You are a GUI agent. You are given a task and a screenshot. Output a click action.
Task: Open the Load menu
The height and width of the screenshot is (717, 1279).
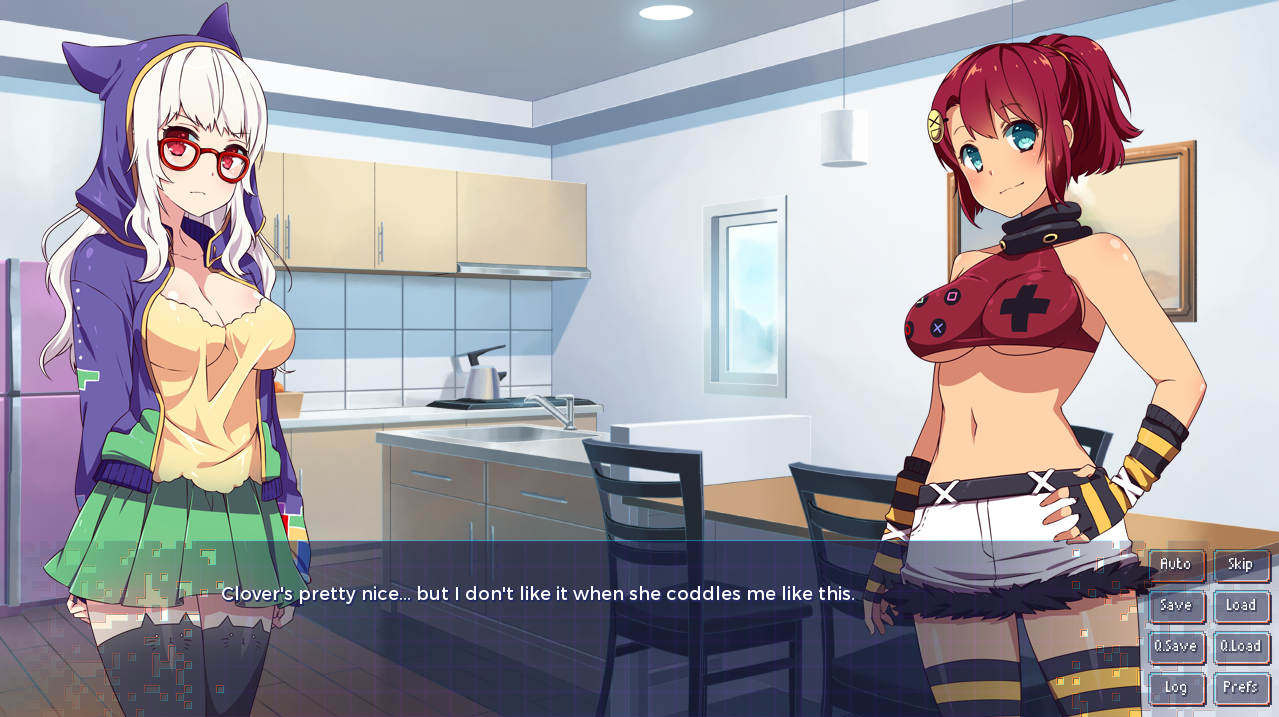tap(1241, 606)
